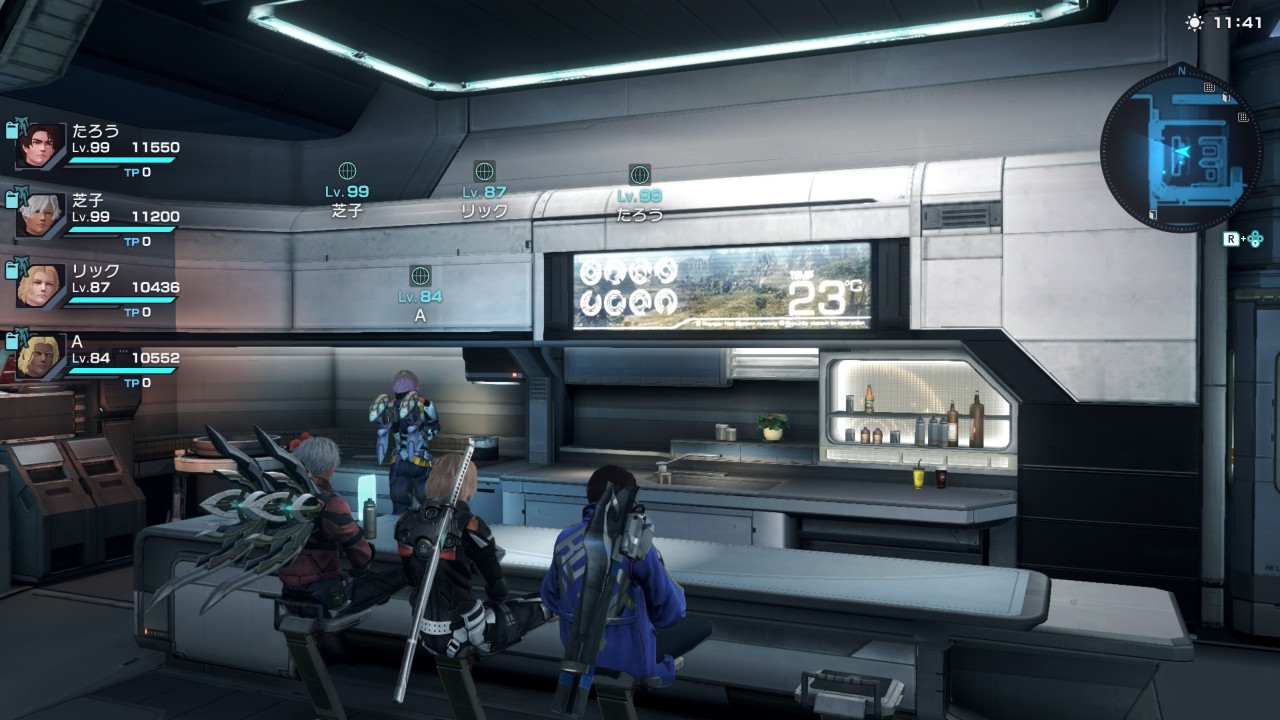The image size is (1280, 720).
Task: Pick party member A's portrait
Action: (41, 356)
